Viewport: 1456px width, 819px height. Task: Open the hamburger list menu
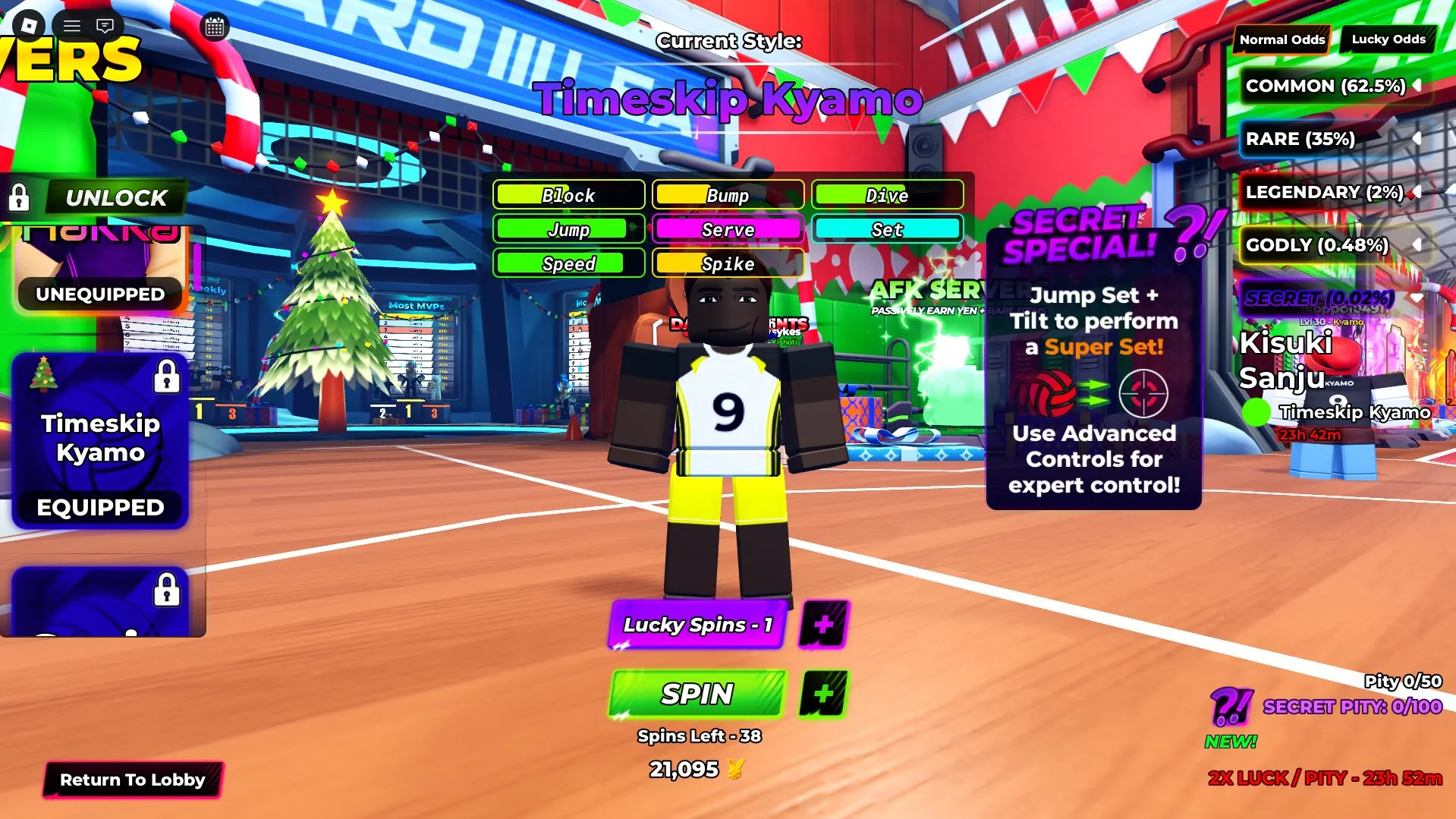(x=72, y=26)
